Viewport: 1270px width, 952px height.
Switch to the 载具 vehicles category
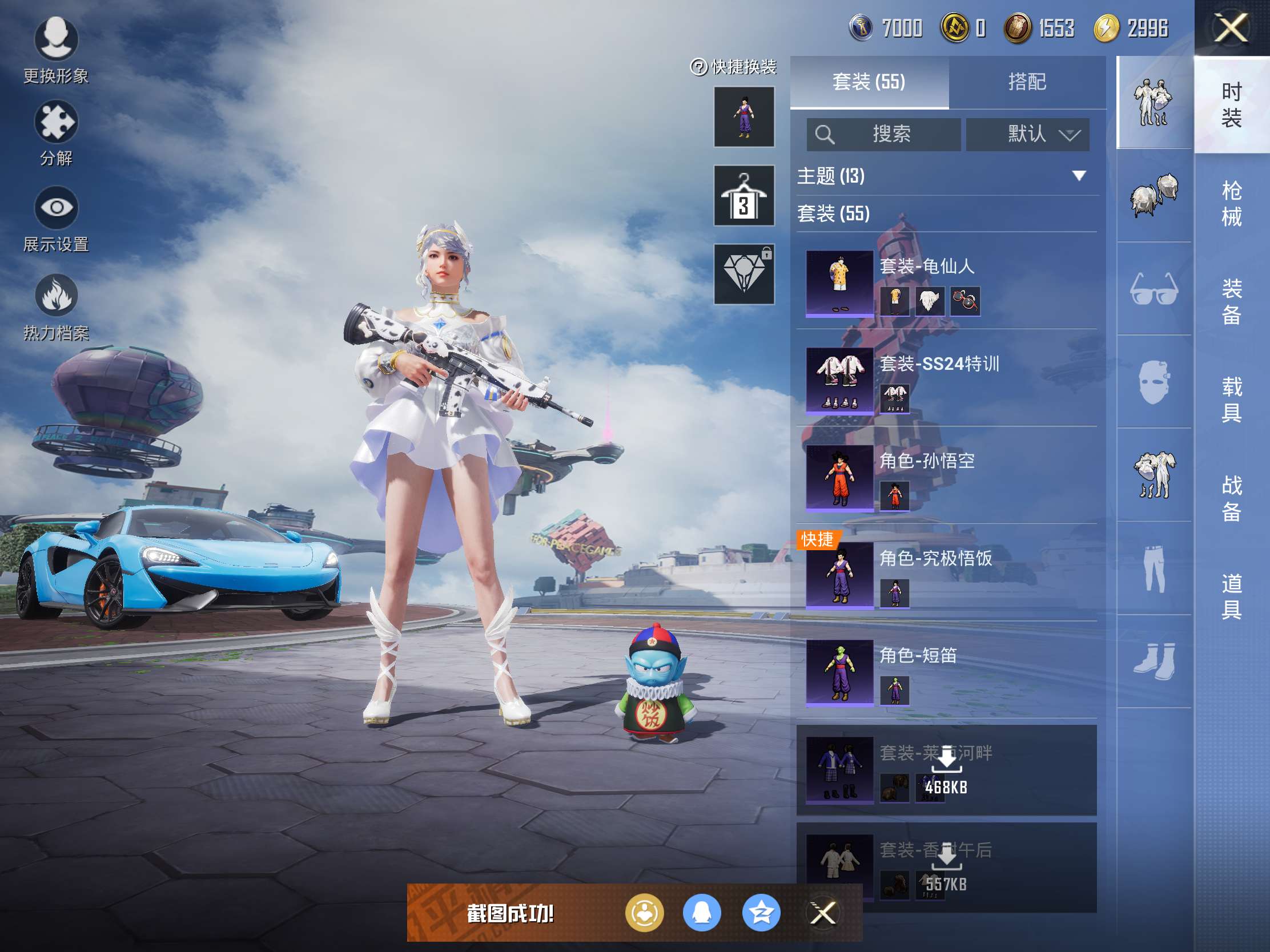pyautogui.click(x=1231, y=400)
